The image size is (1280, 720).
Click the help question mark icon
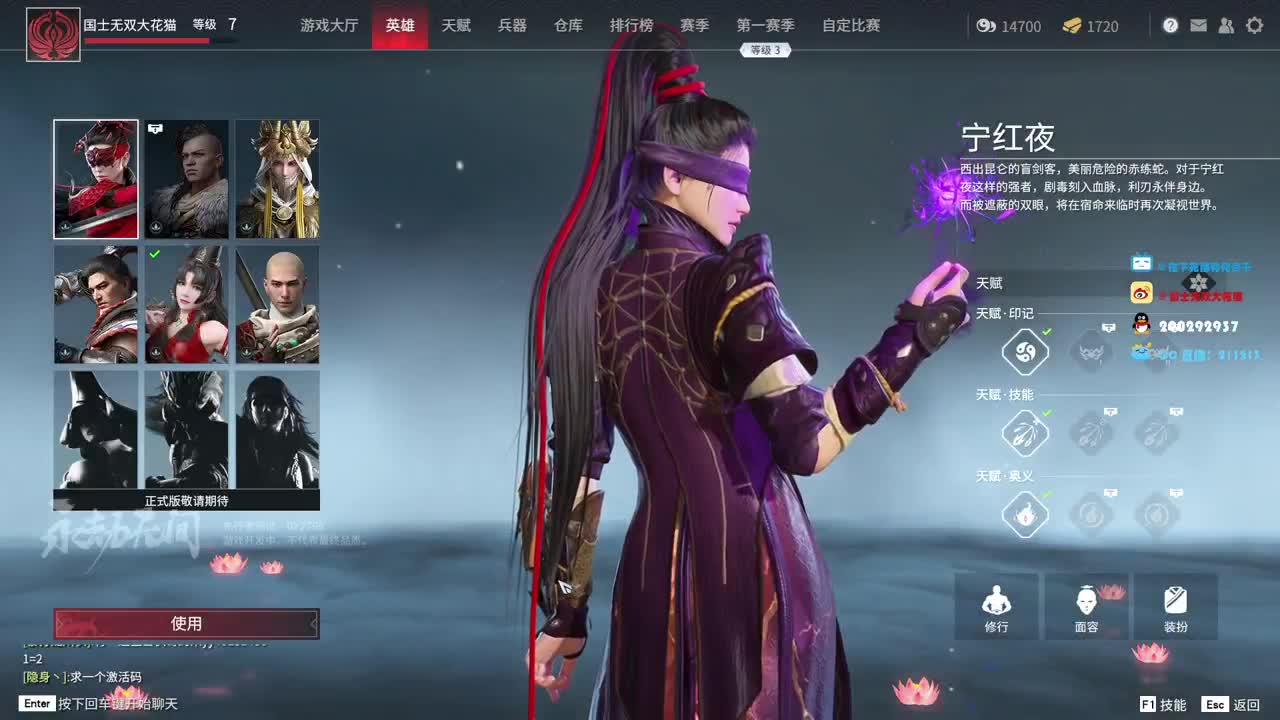[x=1171, y=25]
